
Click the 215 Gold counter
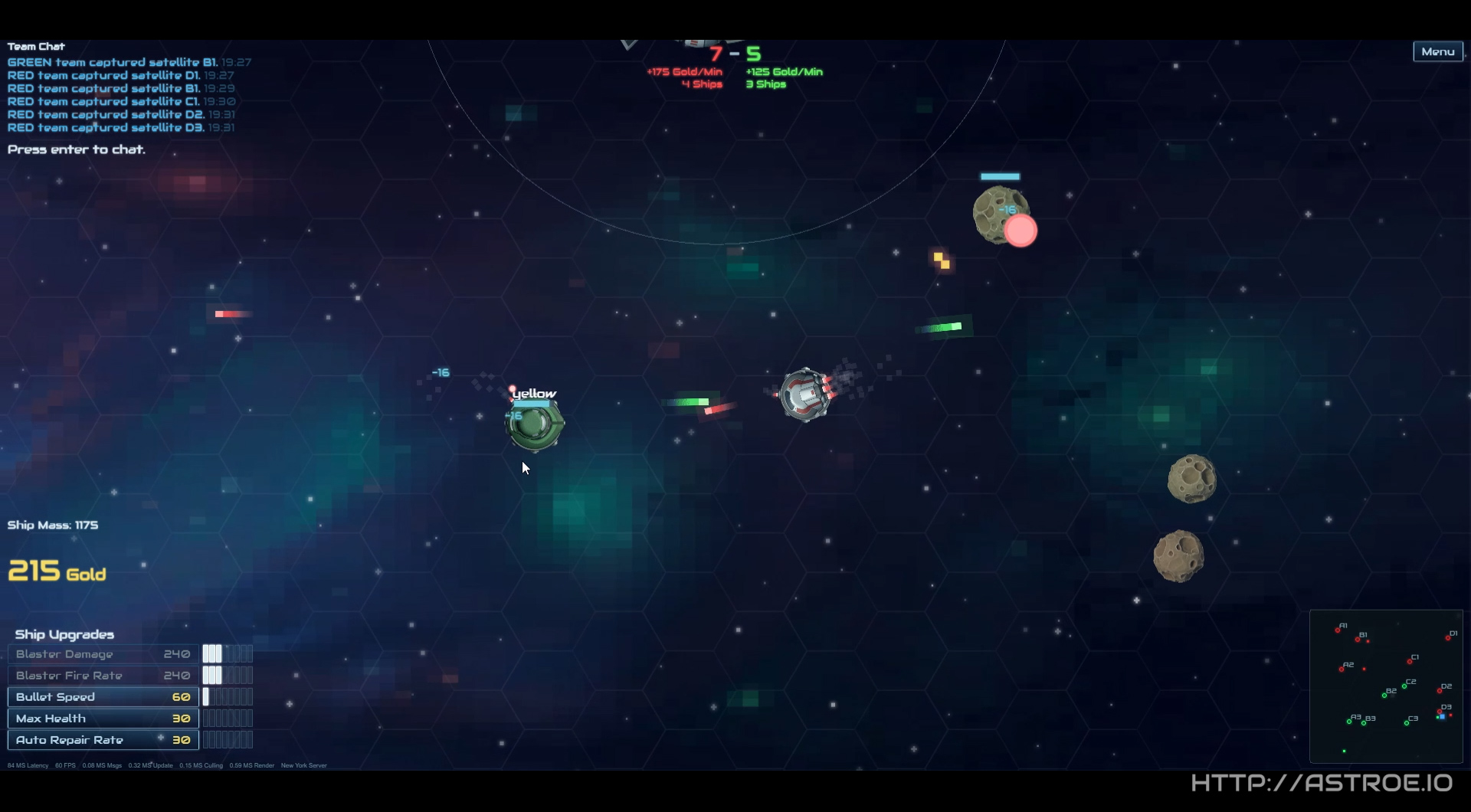(x=56, y=571)
